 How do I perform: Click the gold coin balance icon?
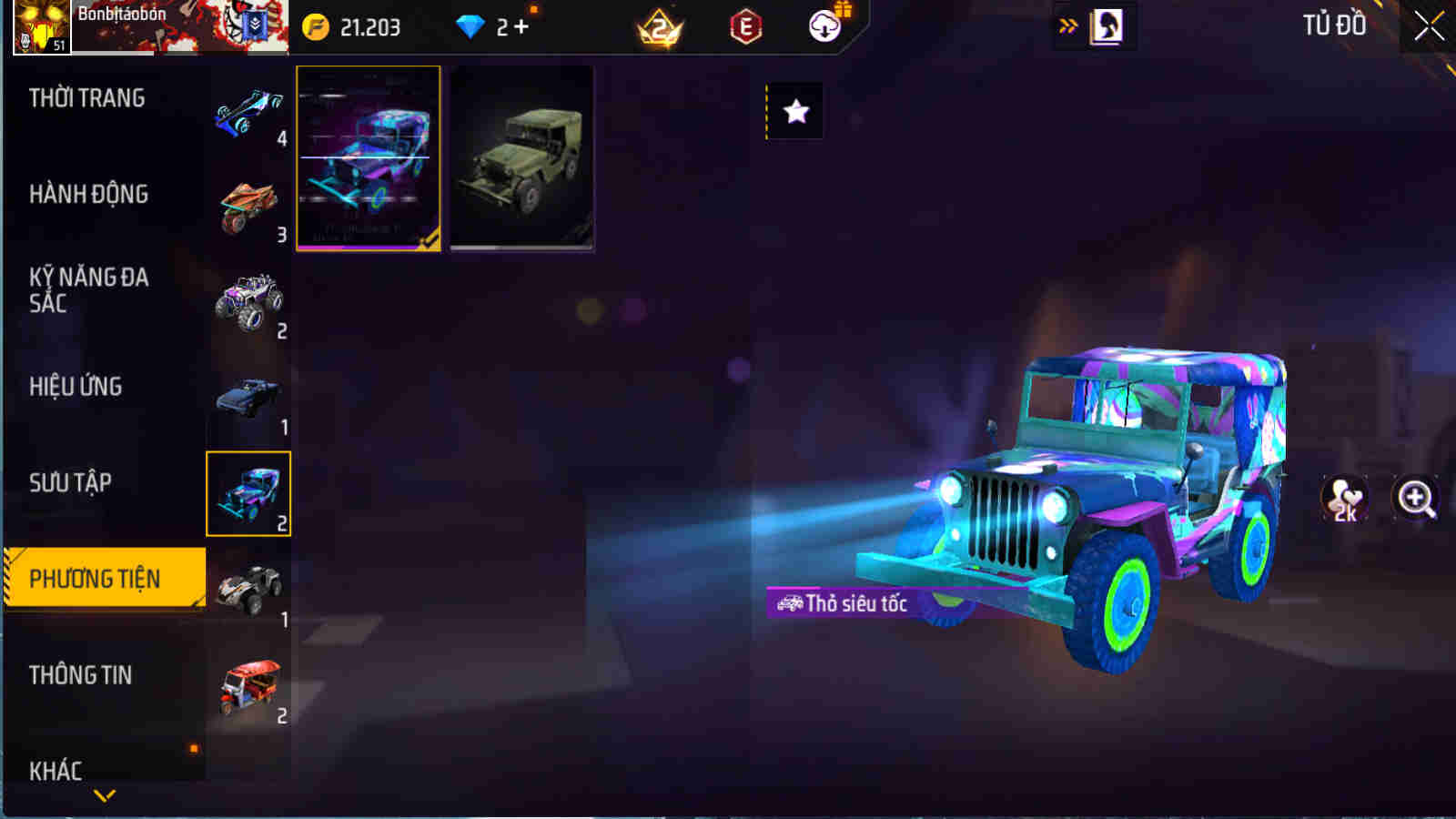click(x=314, y=27)
